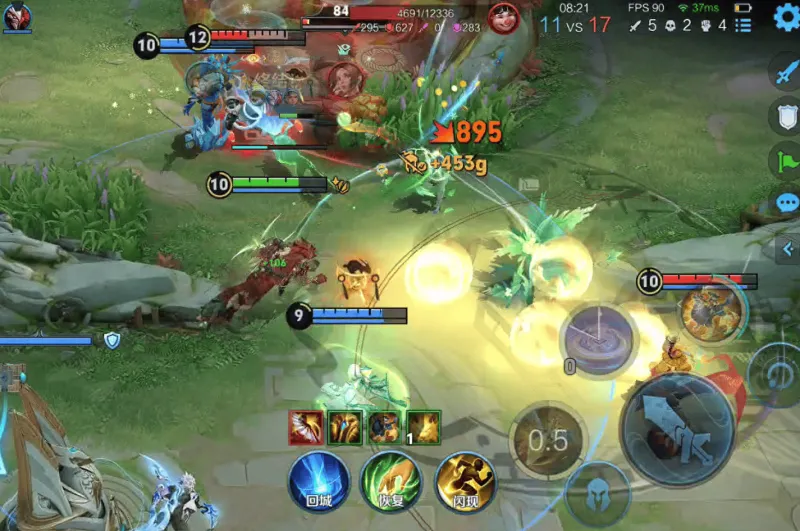This screenshot has height=531, width=800.
Task: Send the blue sword attack signal
Action: 786,71
